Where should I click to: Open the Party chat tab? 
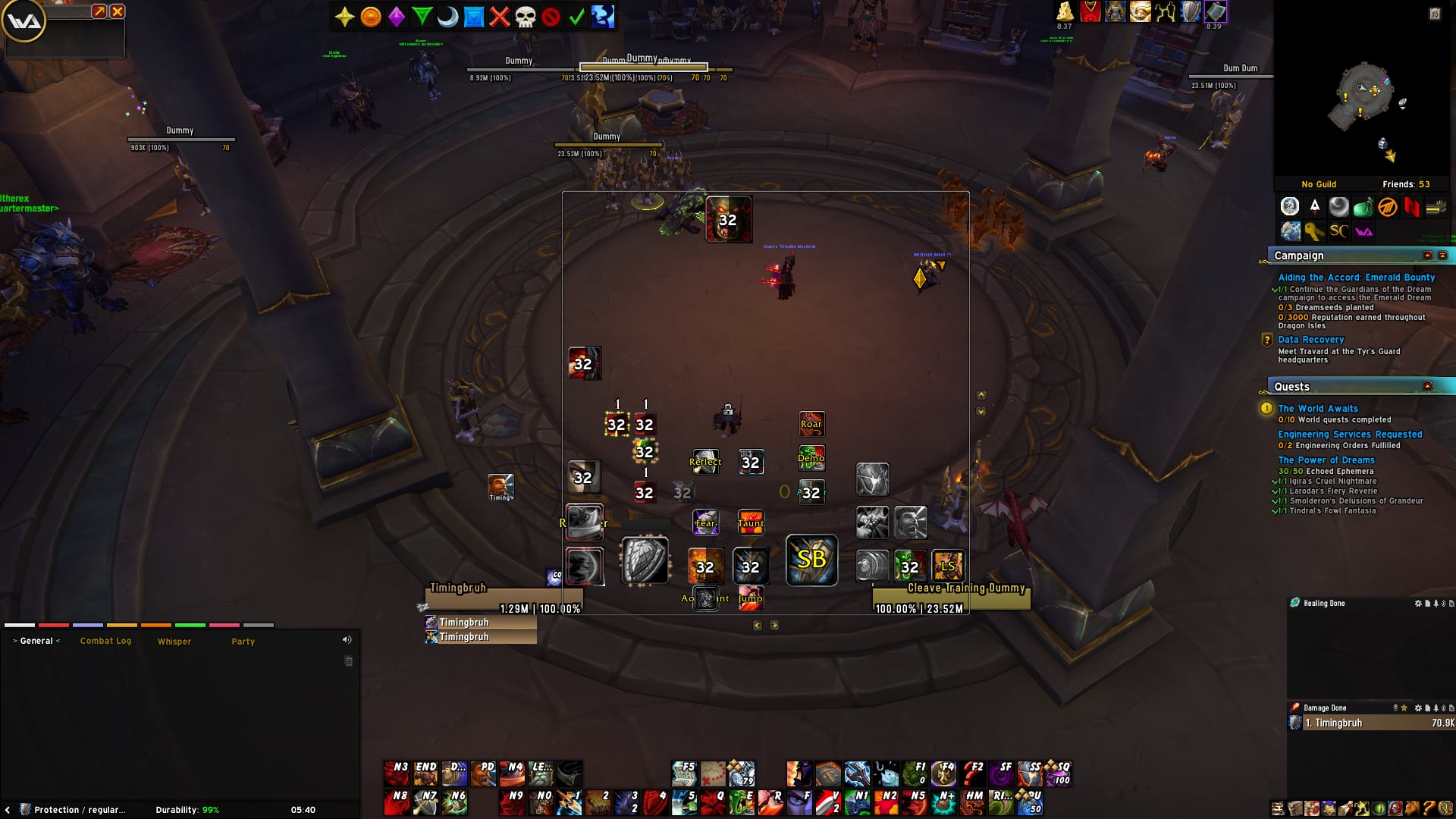243,642
